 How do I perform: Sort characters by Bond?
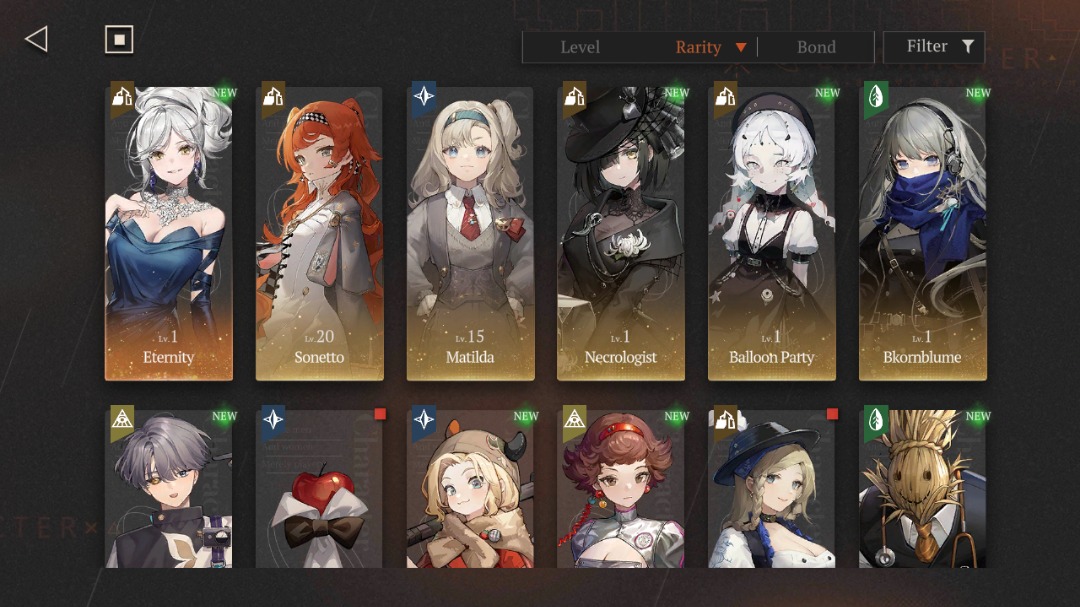(816, 47)
